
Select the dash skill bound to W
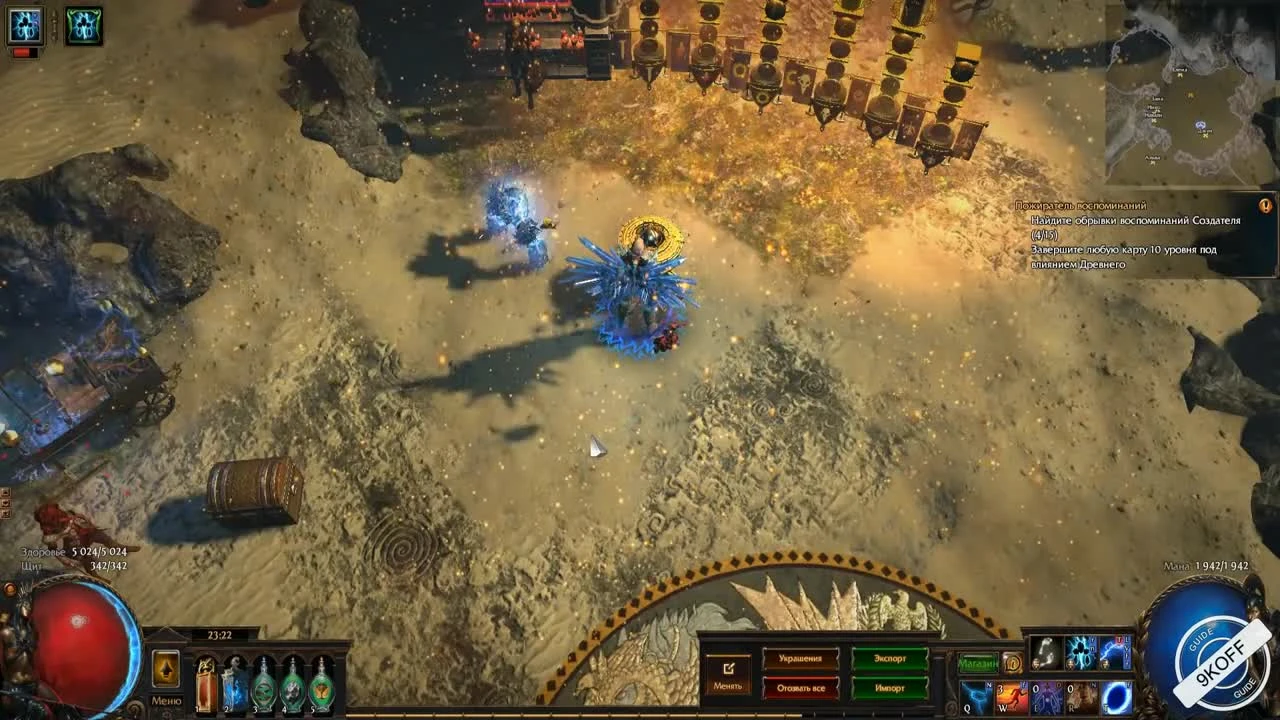coord(1010,697)
